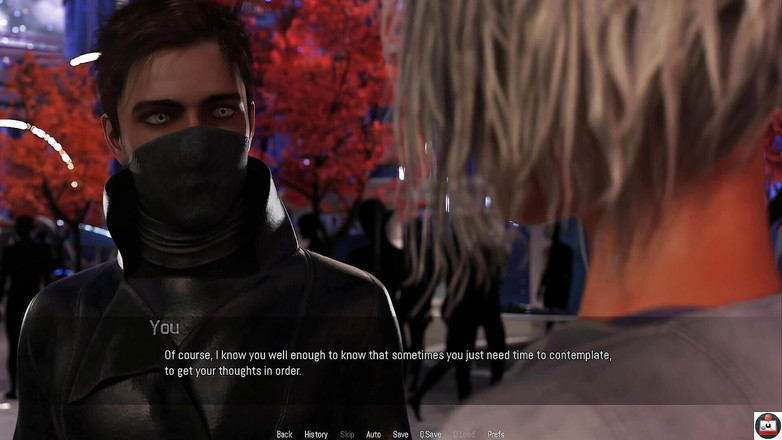Enable Auto-advance for dialogue
The image size is (782, 440).
pos(373,434)
